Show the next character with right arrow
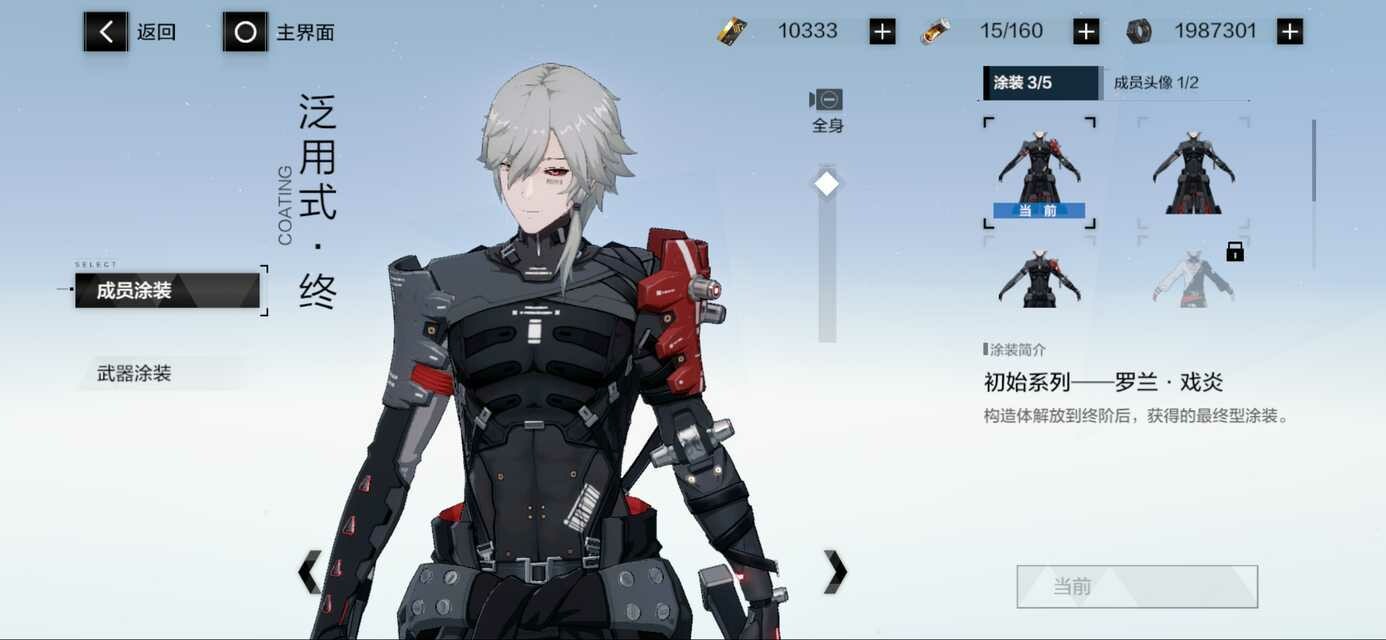1386x640 pixels. [835, 572]
